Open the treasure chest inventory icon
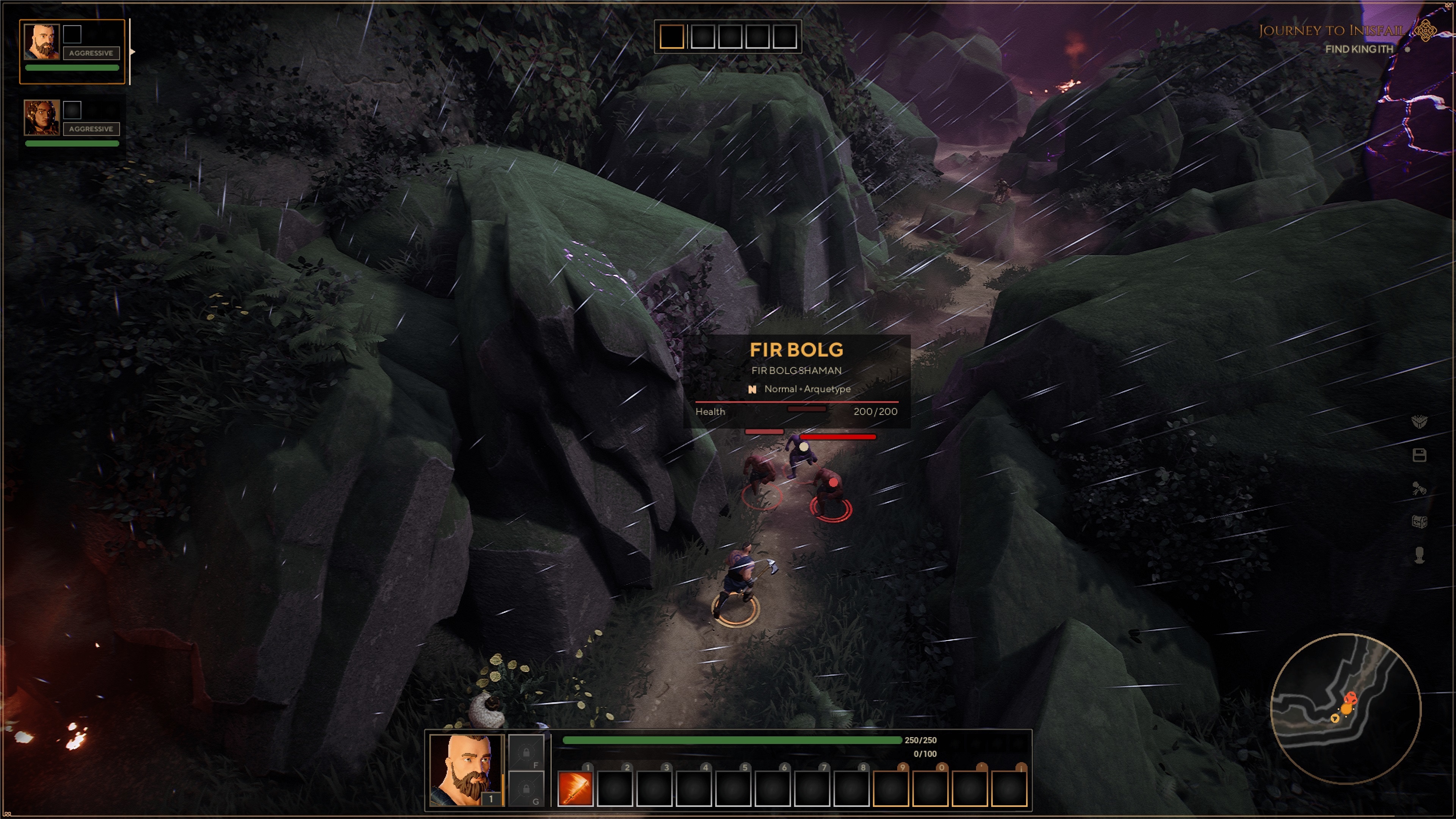 1419,522
